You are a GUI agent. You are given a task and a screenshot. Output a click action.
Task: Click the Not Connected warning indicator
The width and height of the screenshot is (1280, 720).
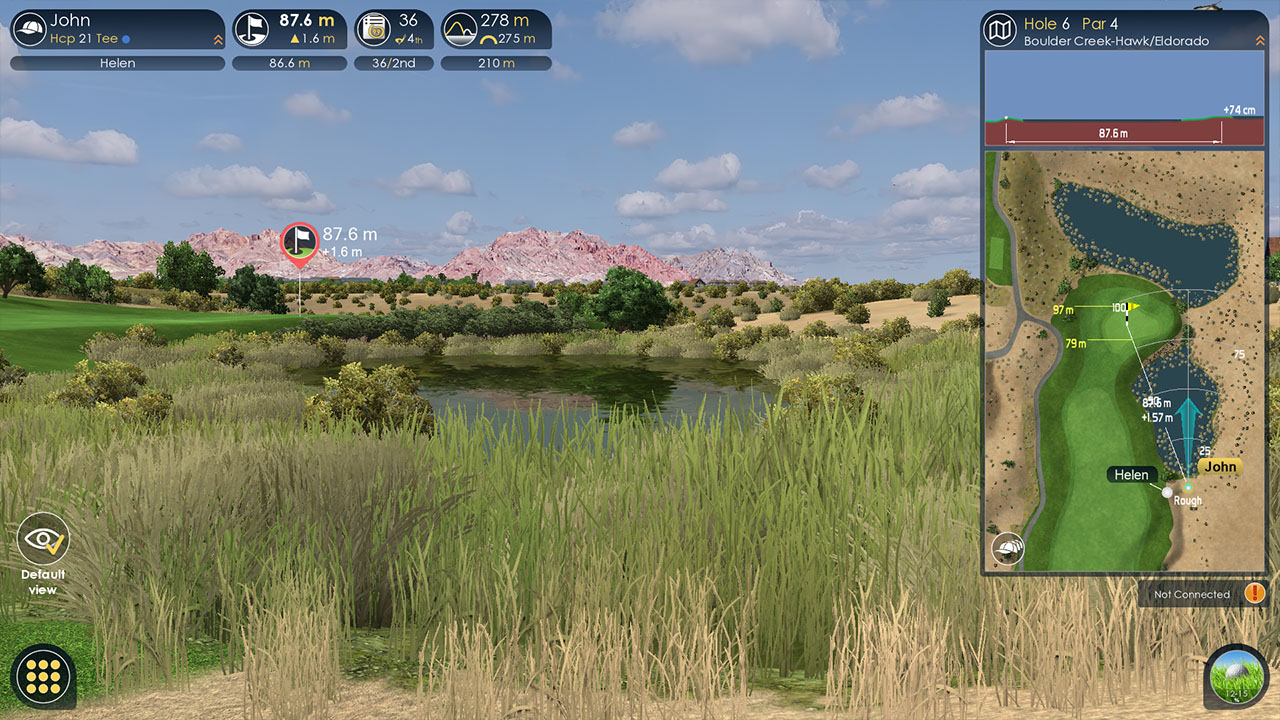[1255, 594]
